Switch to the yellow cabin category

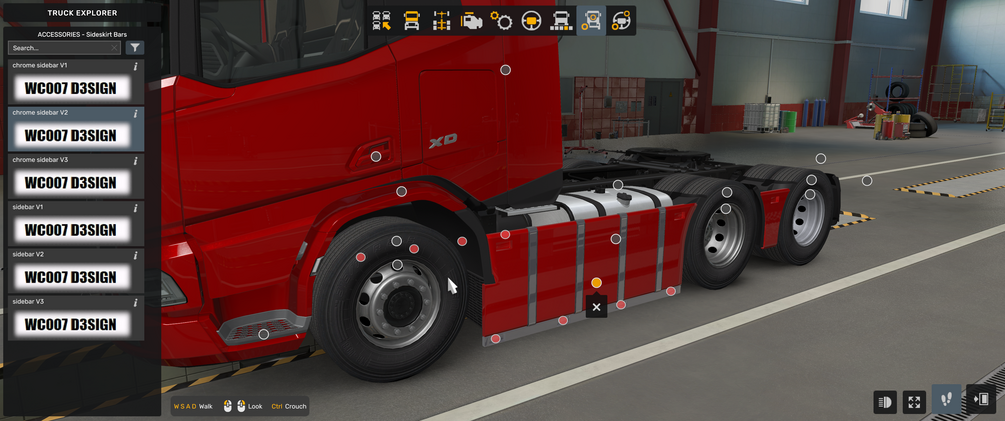[411, 20]
